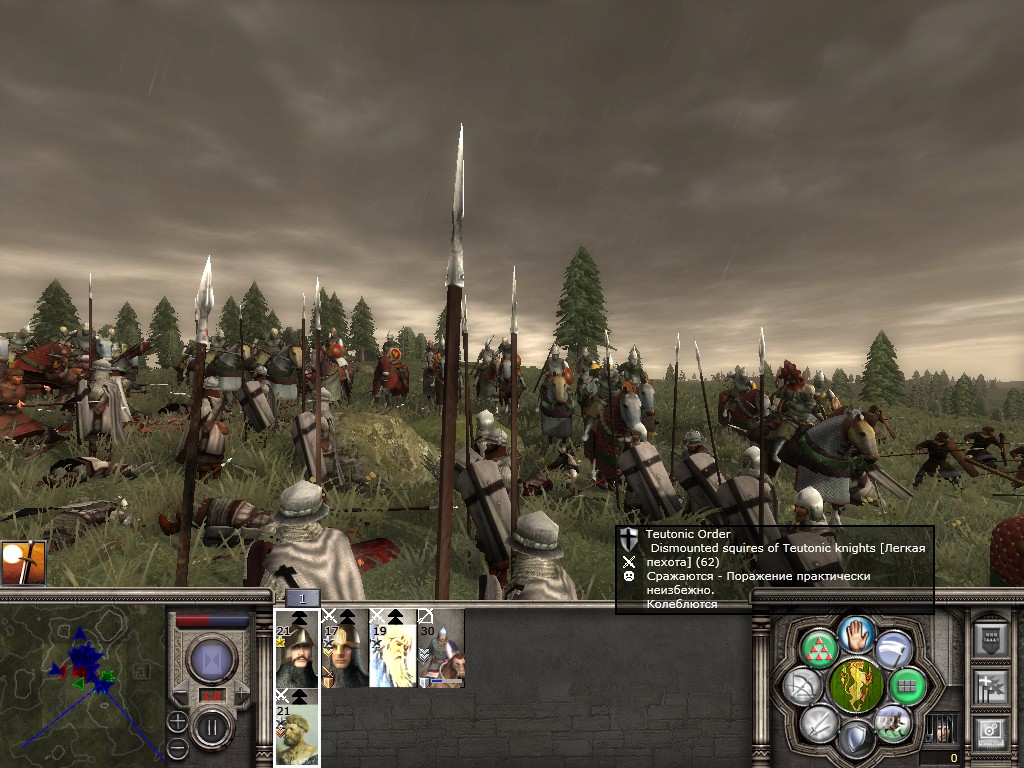
Task: Click the battle minimap
Action: (x=82, y=686)
